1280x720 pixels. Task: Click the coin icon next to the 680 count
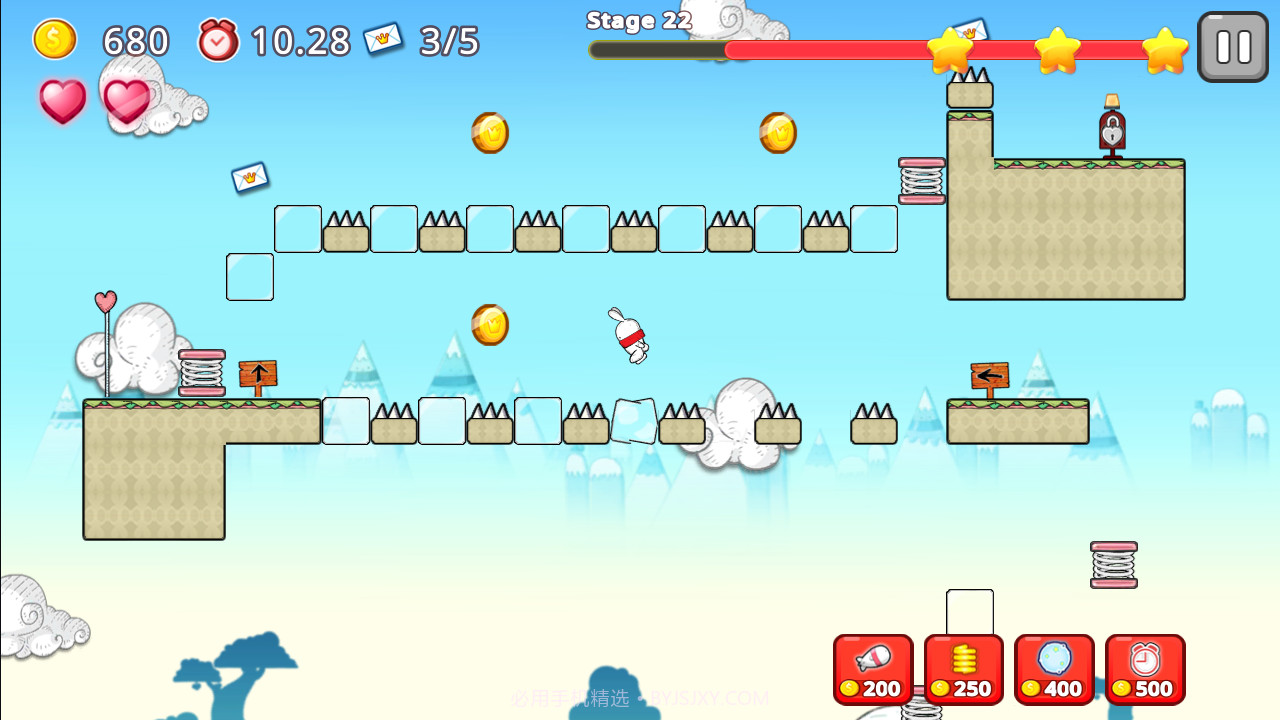pos(55,40)
